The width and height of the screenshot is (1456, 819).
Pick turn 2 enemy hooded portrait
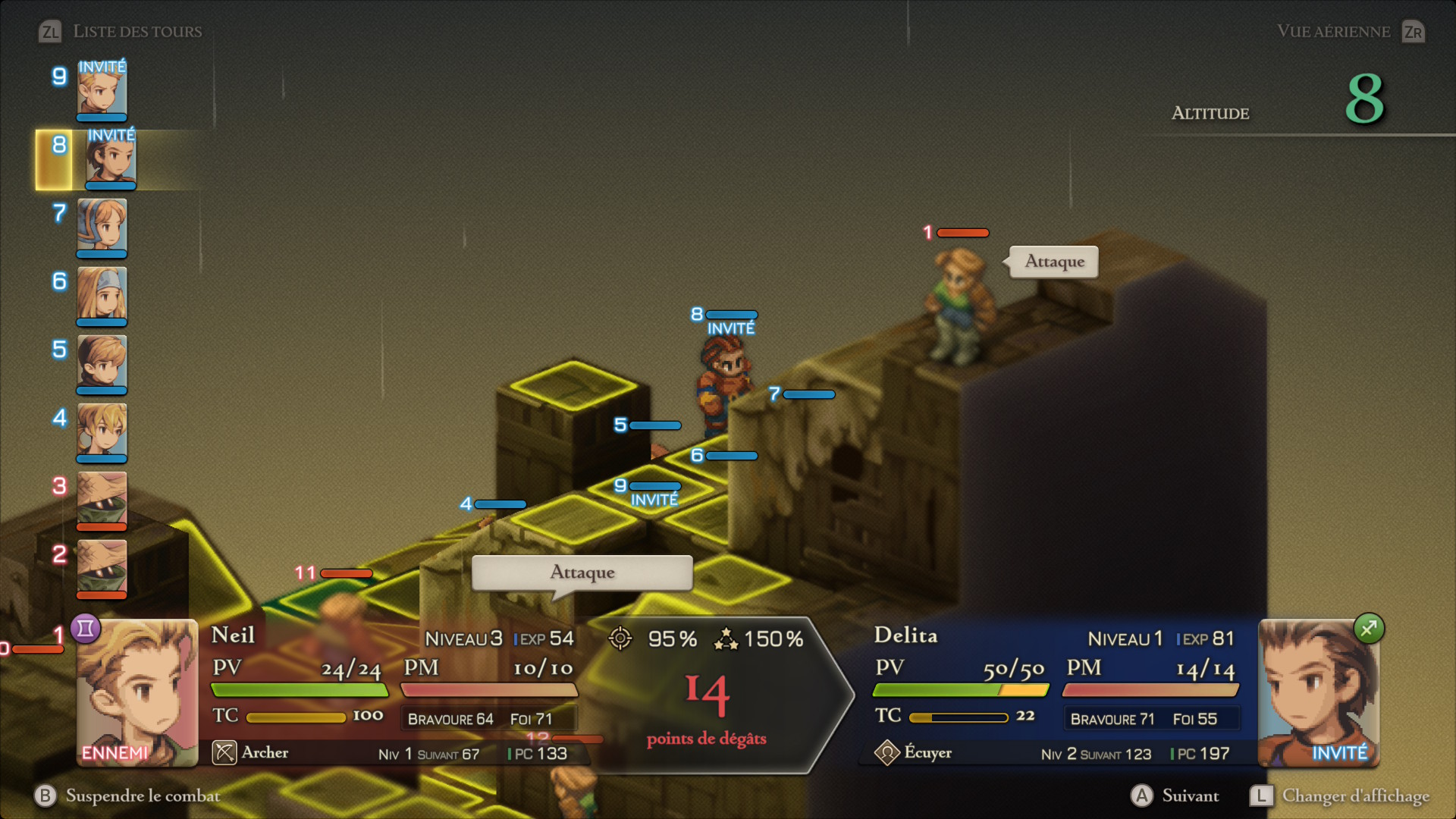pyautogui.click(x=102, y=567)
